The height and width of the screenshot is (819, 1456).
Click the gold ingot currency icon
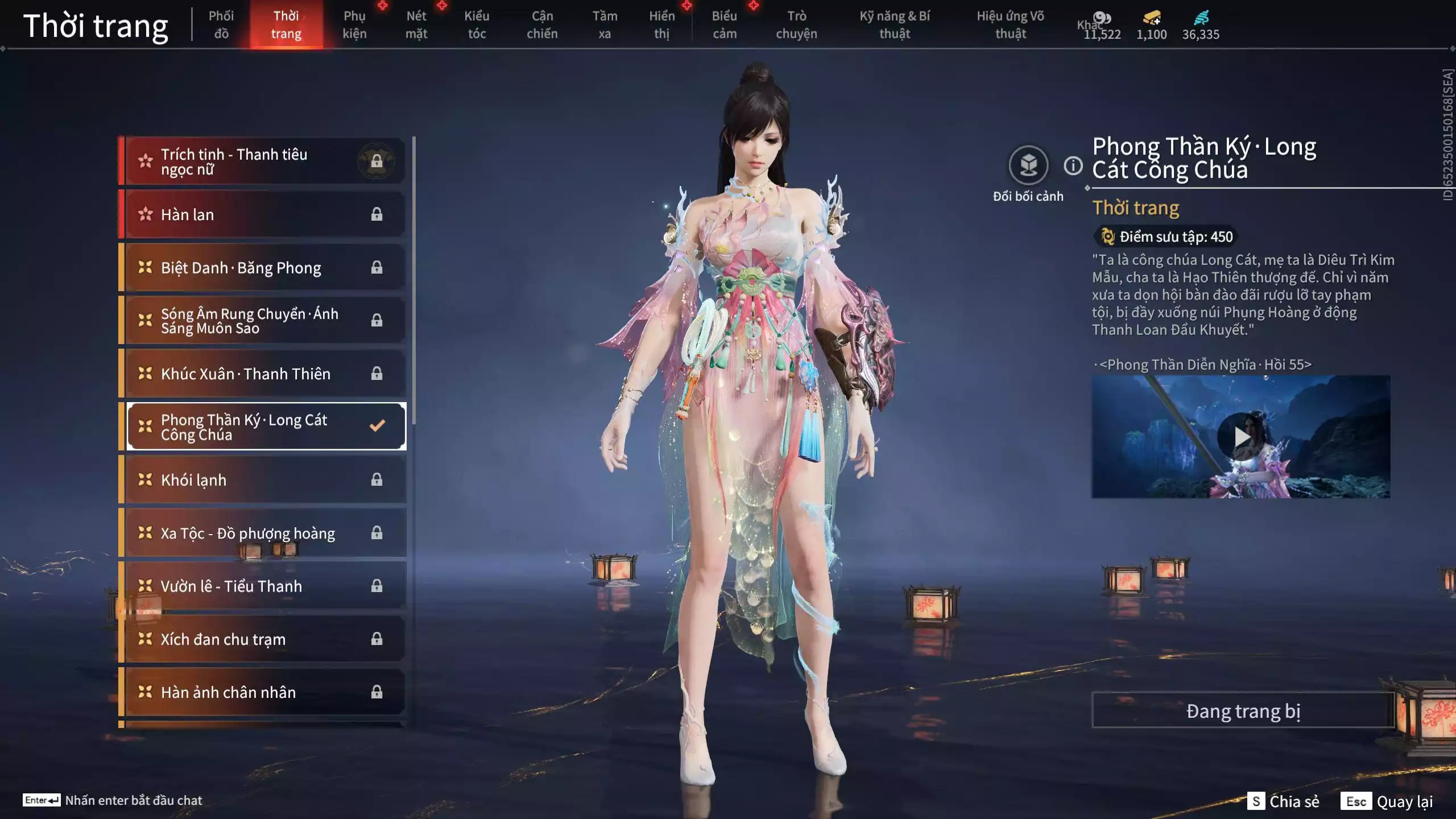coord(1149,19)
